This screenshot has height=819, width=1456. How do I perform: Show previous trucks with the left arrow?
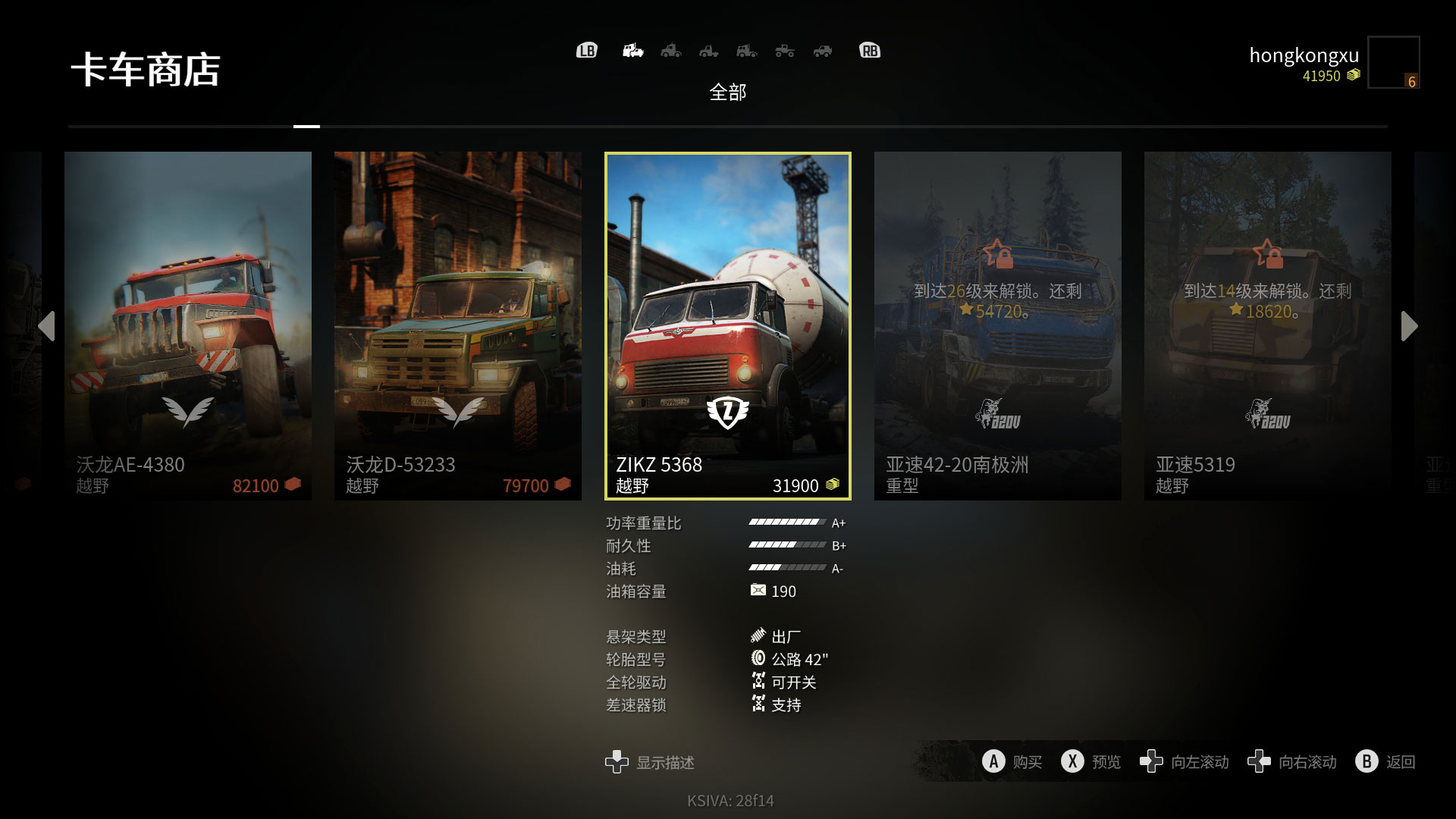tap(47, 326)
